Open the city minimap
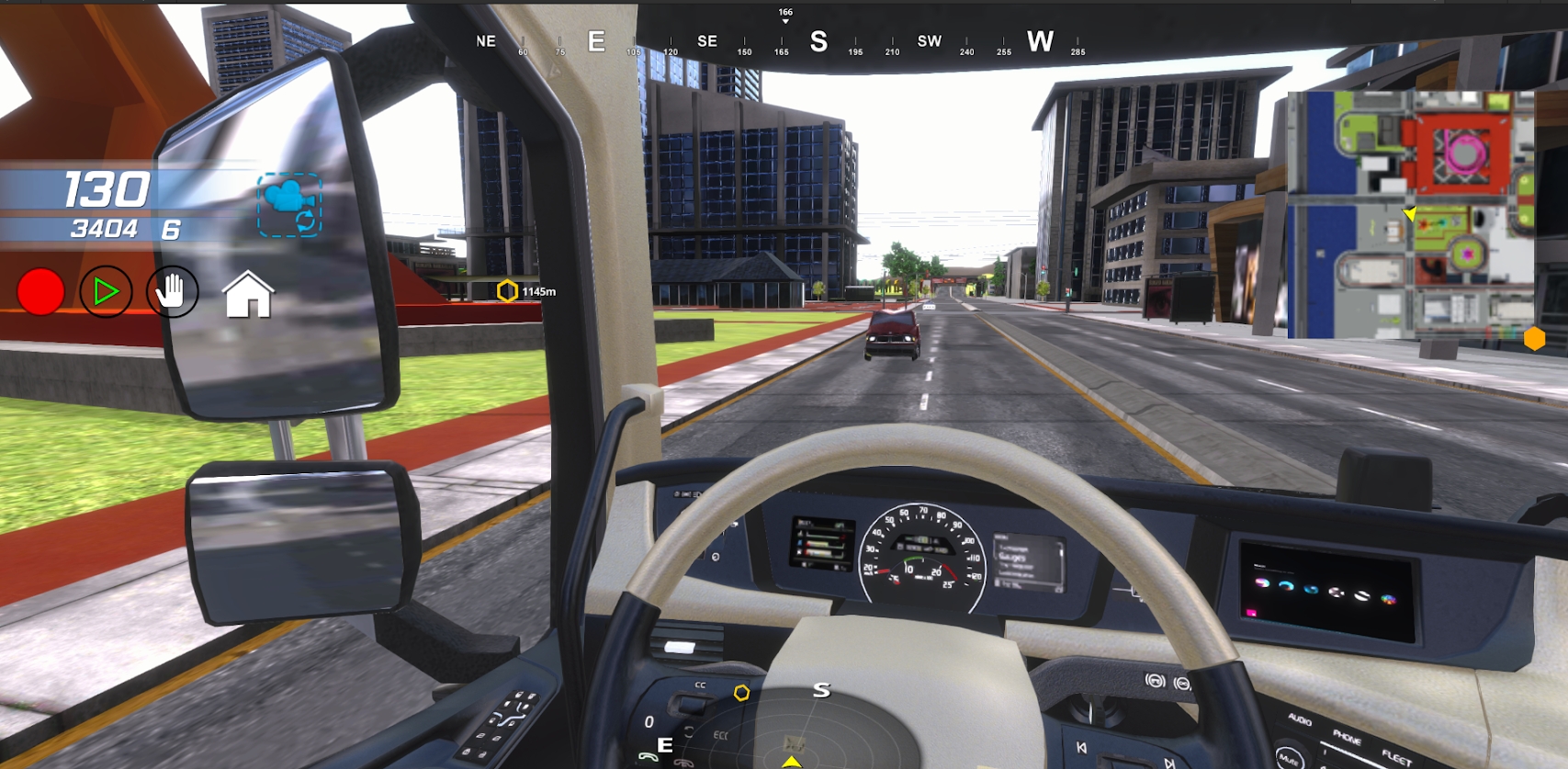 click(1410, 214)
